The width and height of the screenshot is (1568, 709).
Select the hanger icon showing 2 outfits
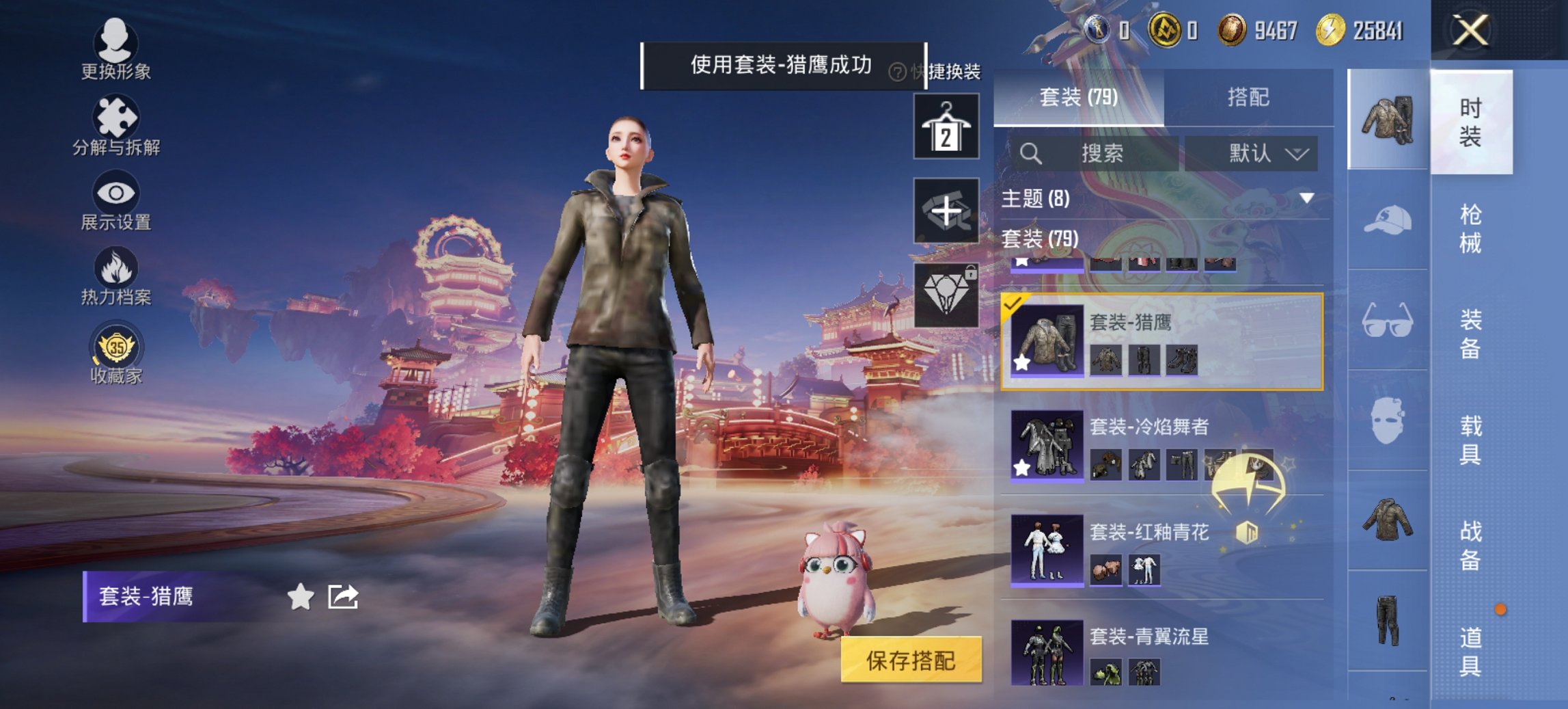click(x=948, y=129)
